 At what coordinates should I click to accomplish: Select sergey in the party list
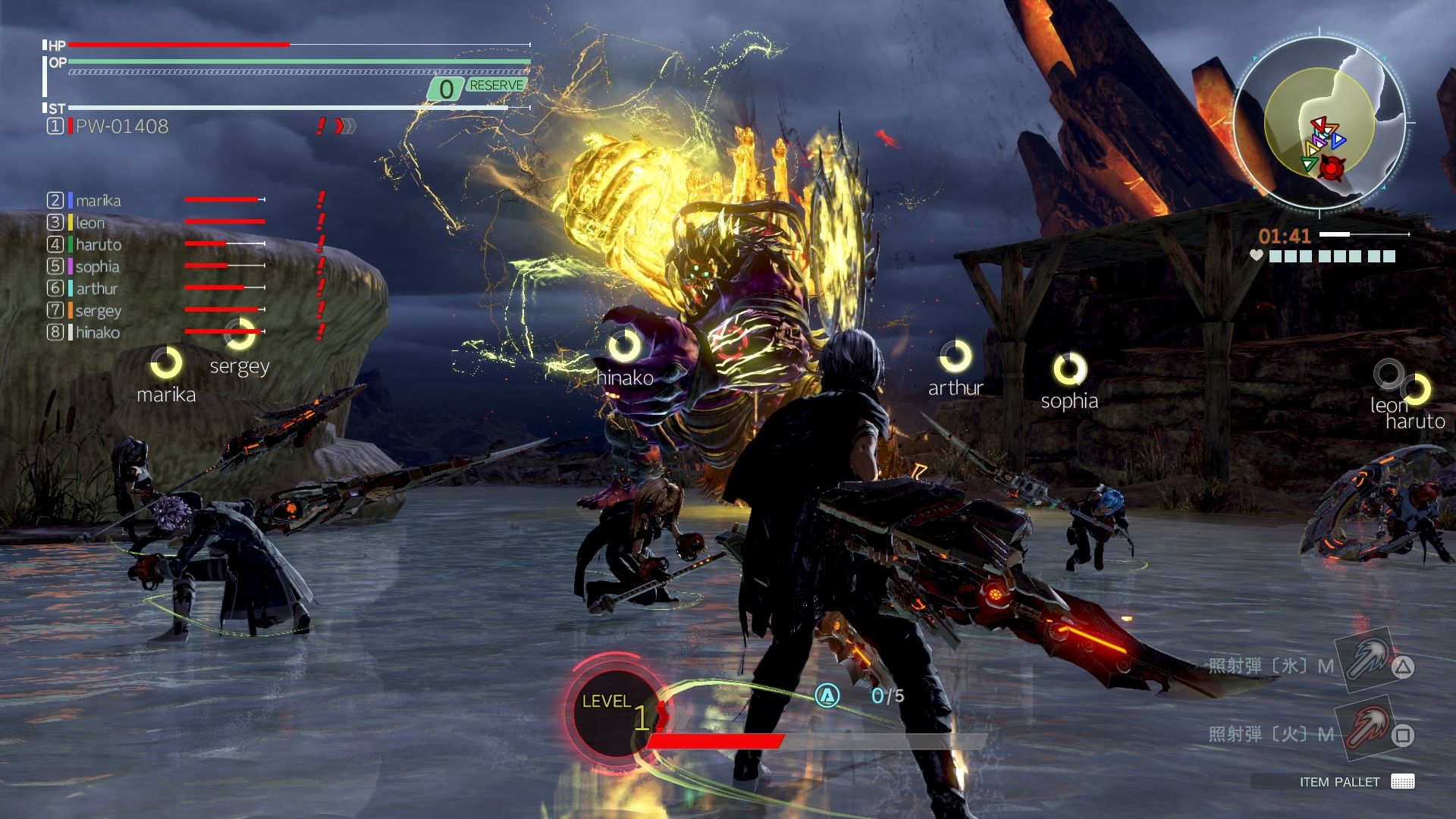[x=98, y=311]
